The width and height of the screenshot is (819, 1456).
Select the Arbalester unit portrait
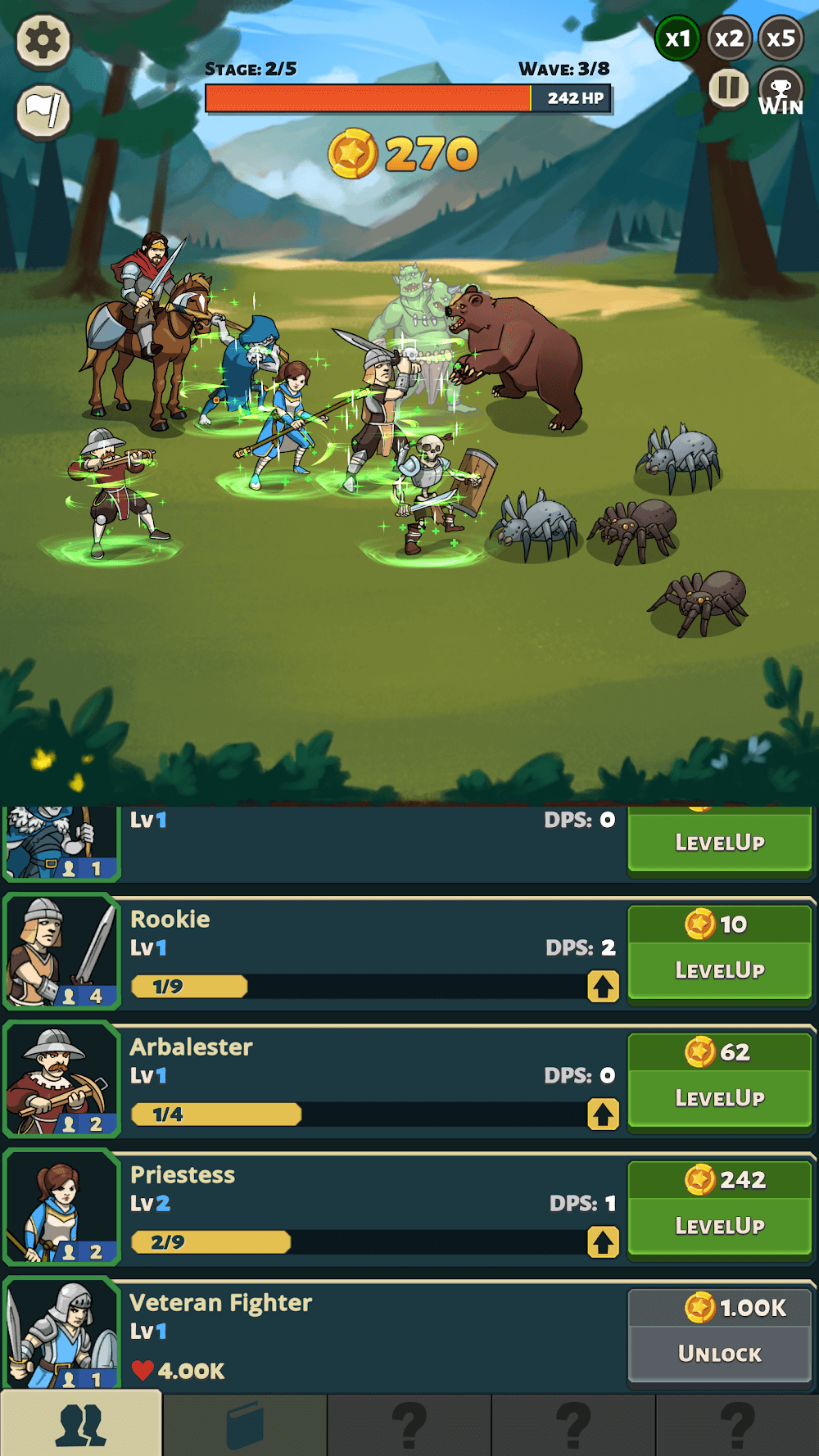[61, 1079]
